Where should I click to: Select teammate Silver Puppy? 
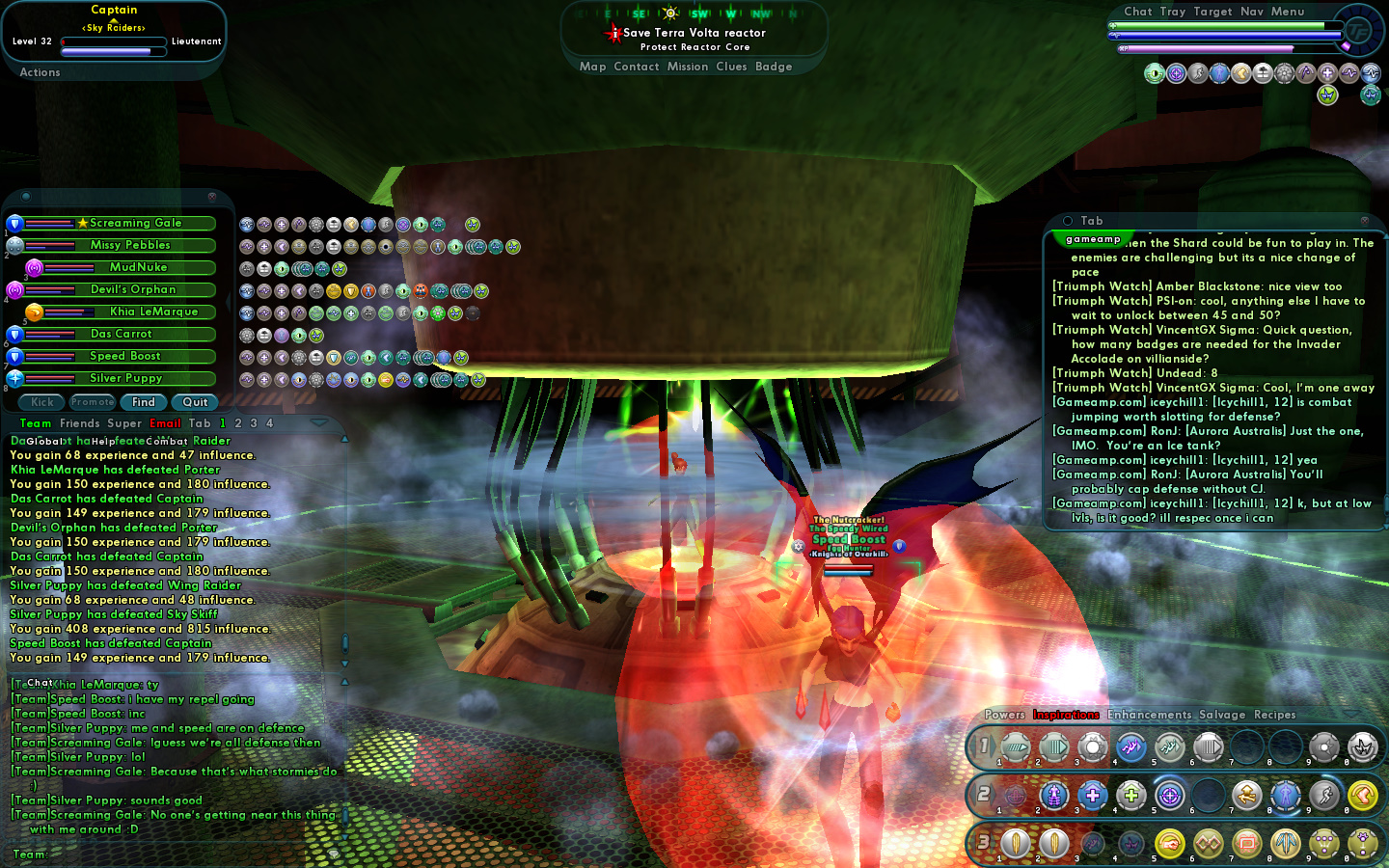coord(125,378)
